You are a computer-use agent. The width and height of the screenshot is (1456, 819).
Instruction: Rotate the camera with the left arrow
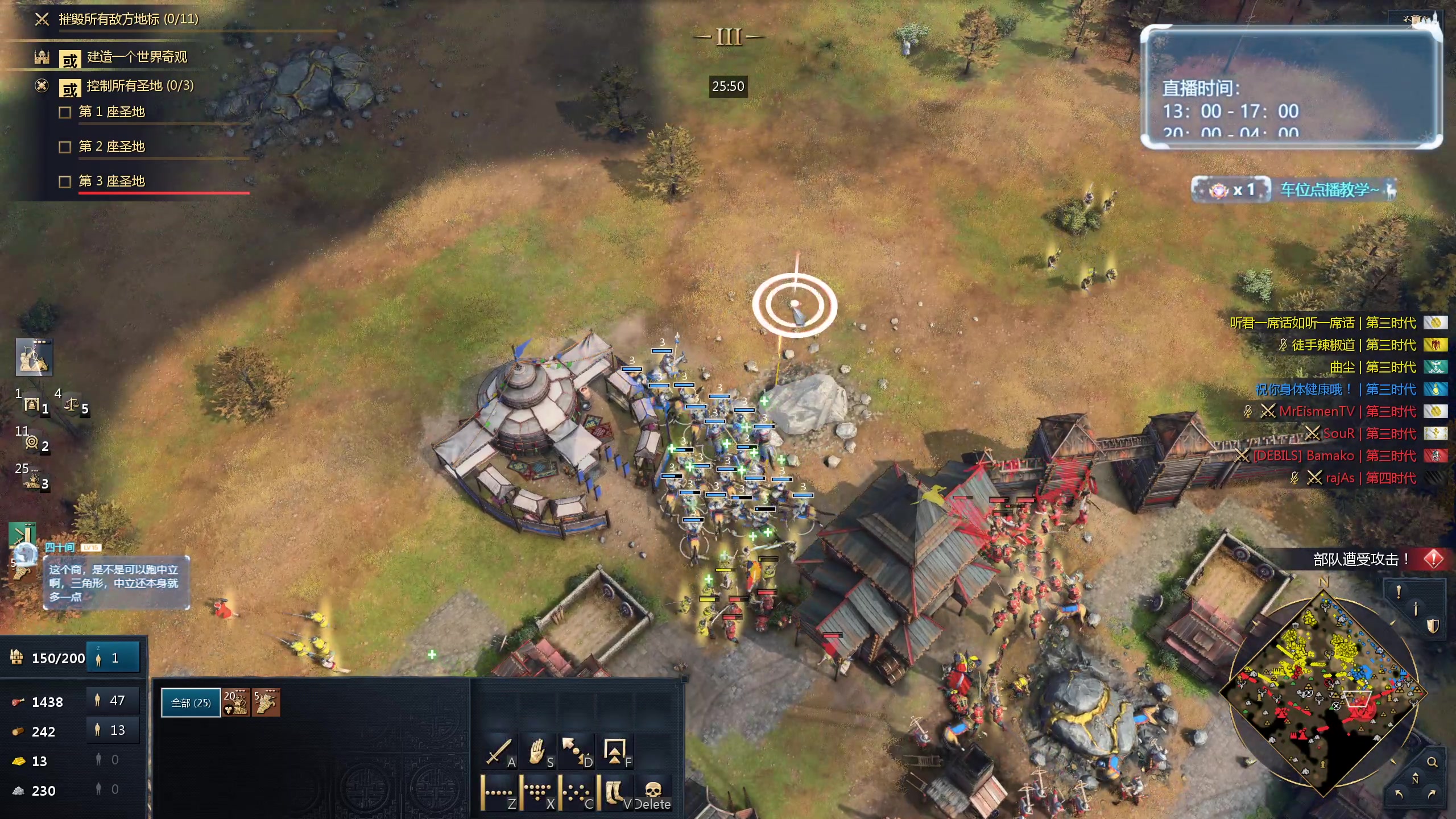[x=1399, y=794]
